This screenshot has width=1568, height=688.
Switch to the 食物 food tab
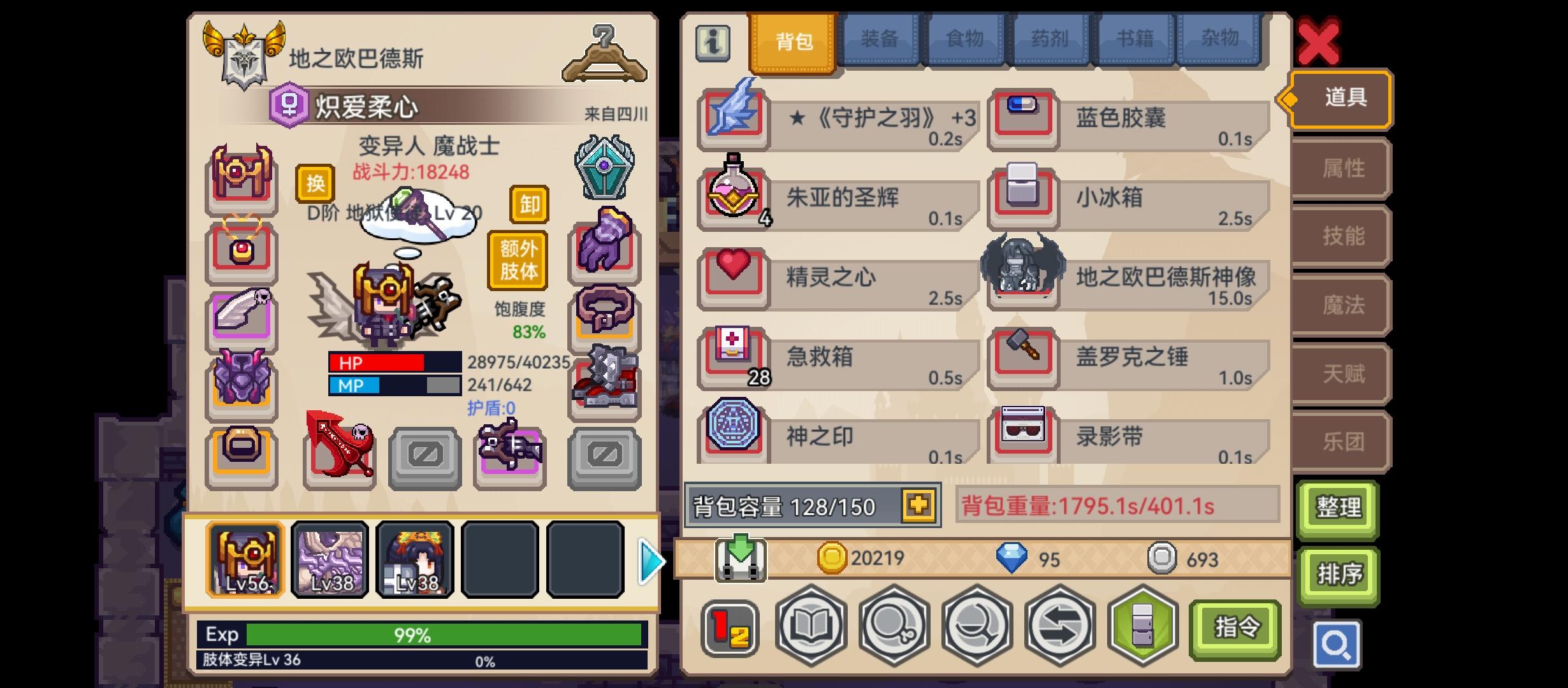(x=964, y=38)
